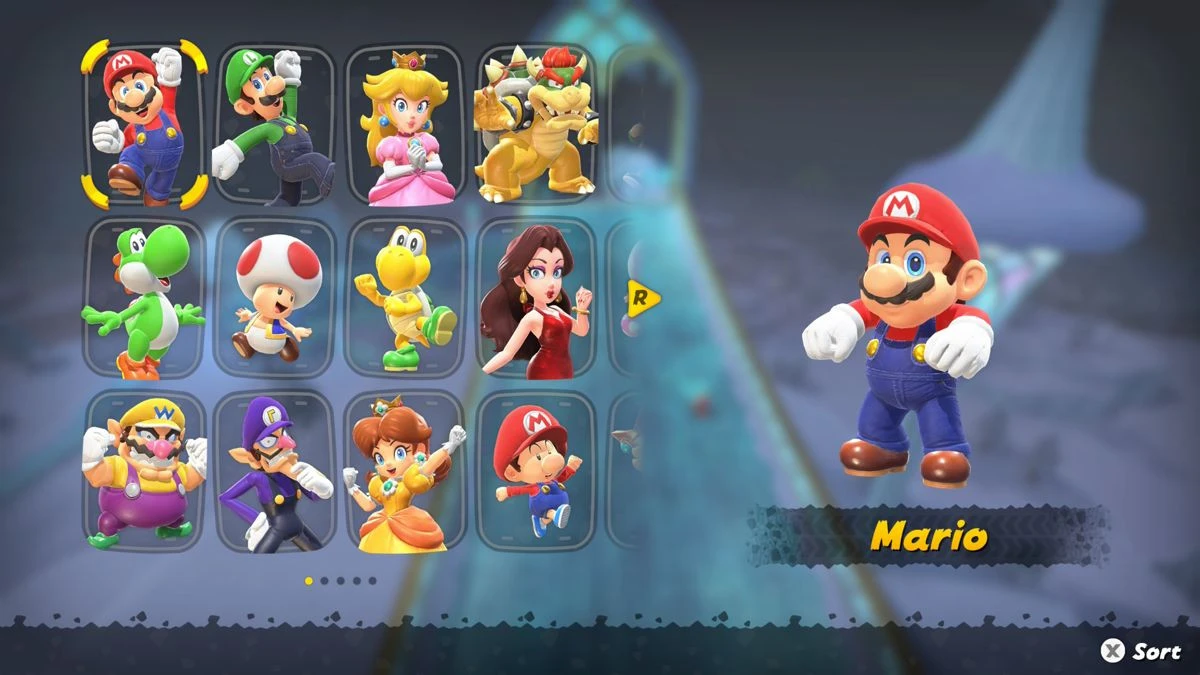
Task: Select the Bowser character tile
Action: point(535,124)
